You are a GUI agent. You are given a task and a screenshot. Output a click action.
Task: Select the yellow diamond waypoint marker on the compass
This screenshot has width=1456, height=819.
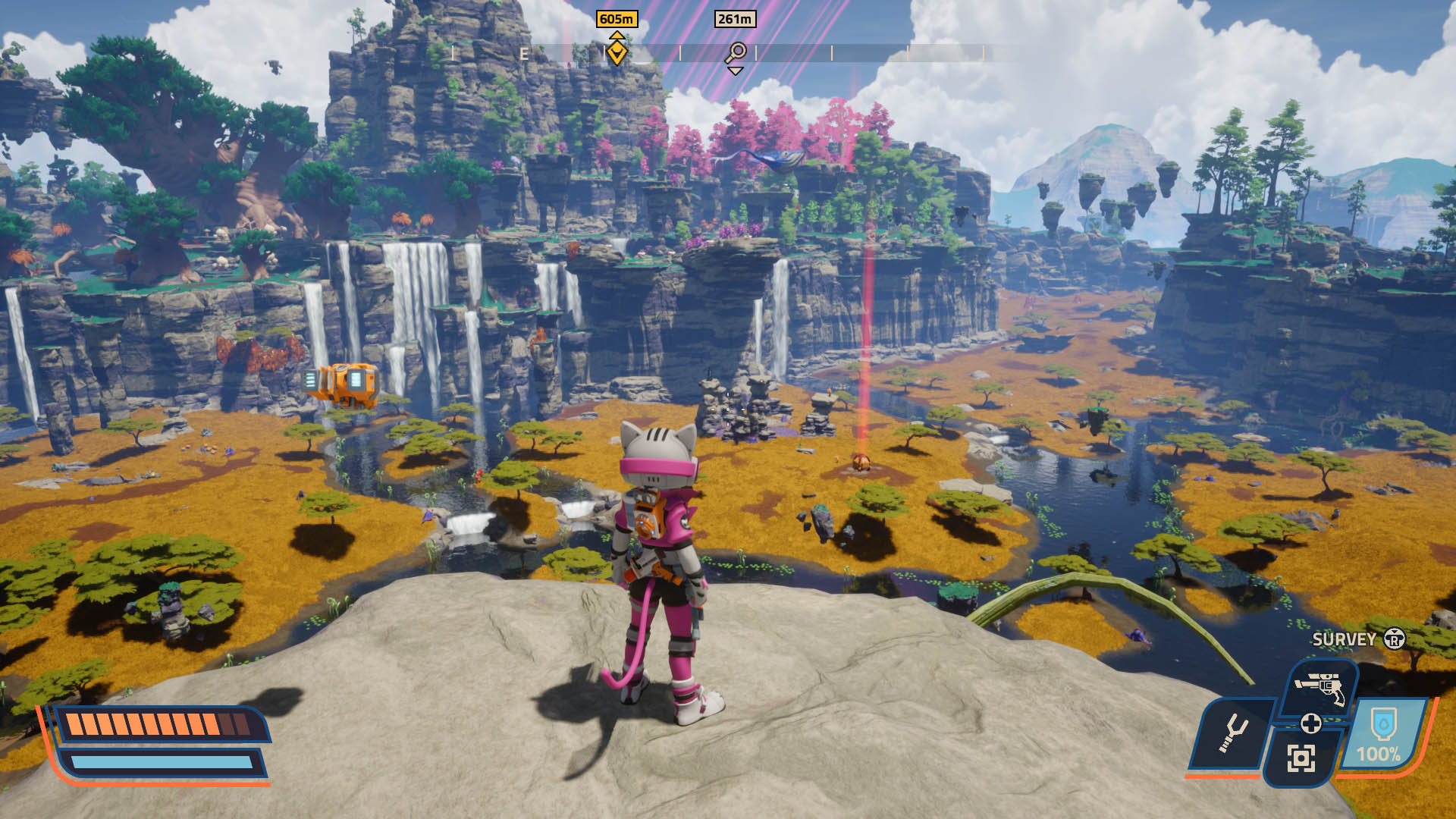pos(617,53)
